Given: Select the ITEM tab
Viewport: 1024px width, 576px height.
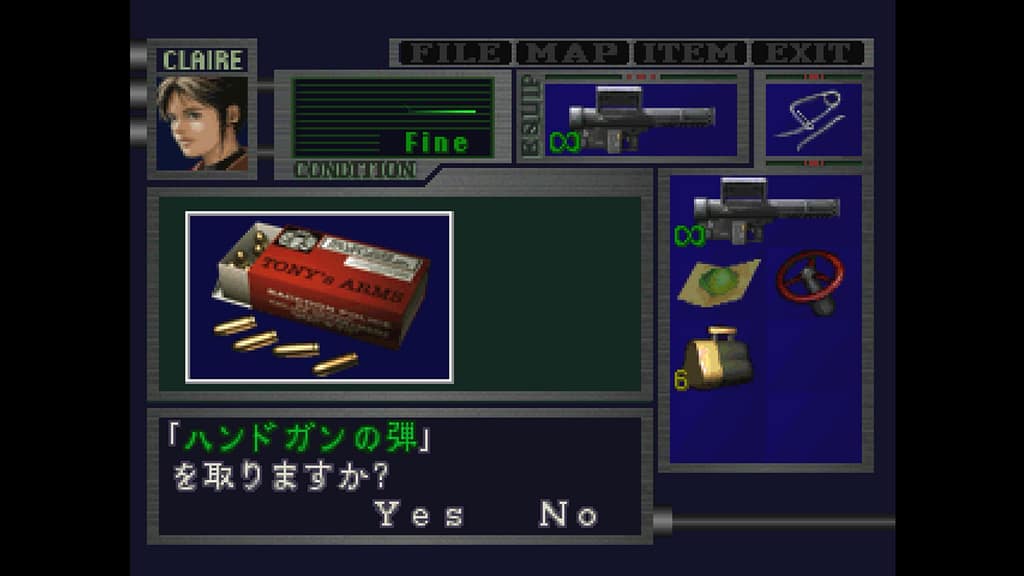Looking at the screenshot, I should pyautogui.click(x=691, y=53).
